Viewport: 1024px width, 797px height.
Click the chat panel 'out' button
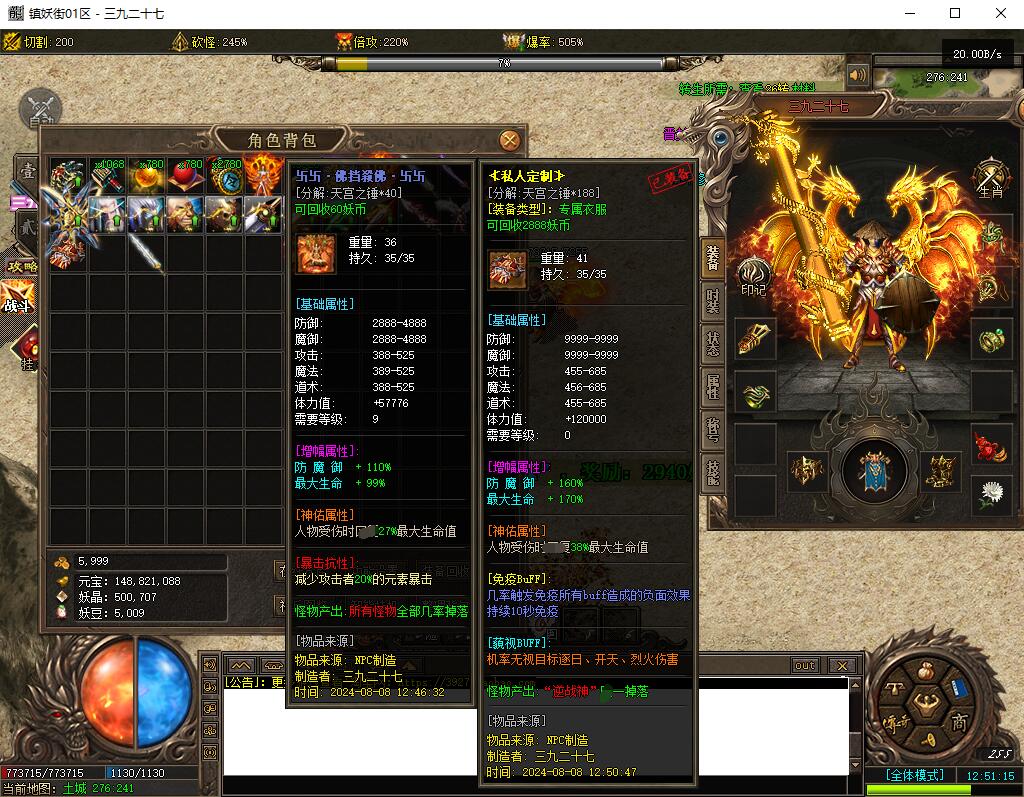(x=805, y=665)
